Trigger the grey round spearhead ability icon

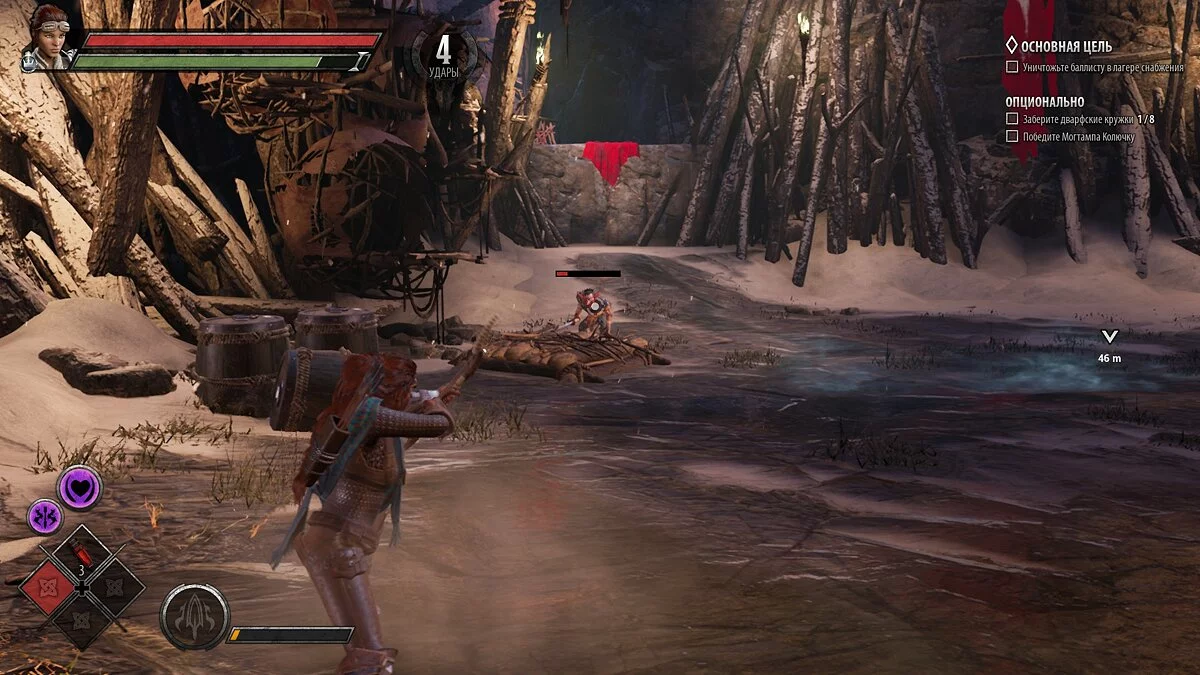point(195,617)
